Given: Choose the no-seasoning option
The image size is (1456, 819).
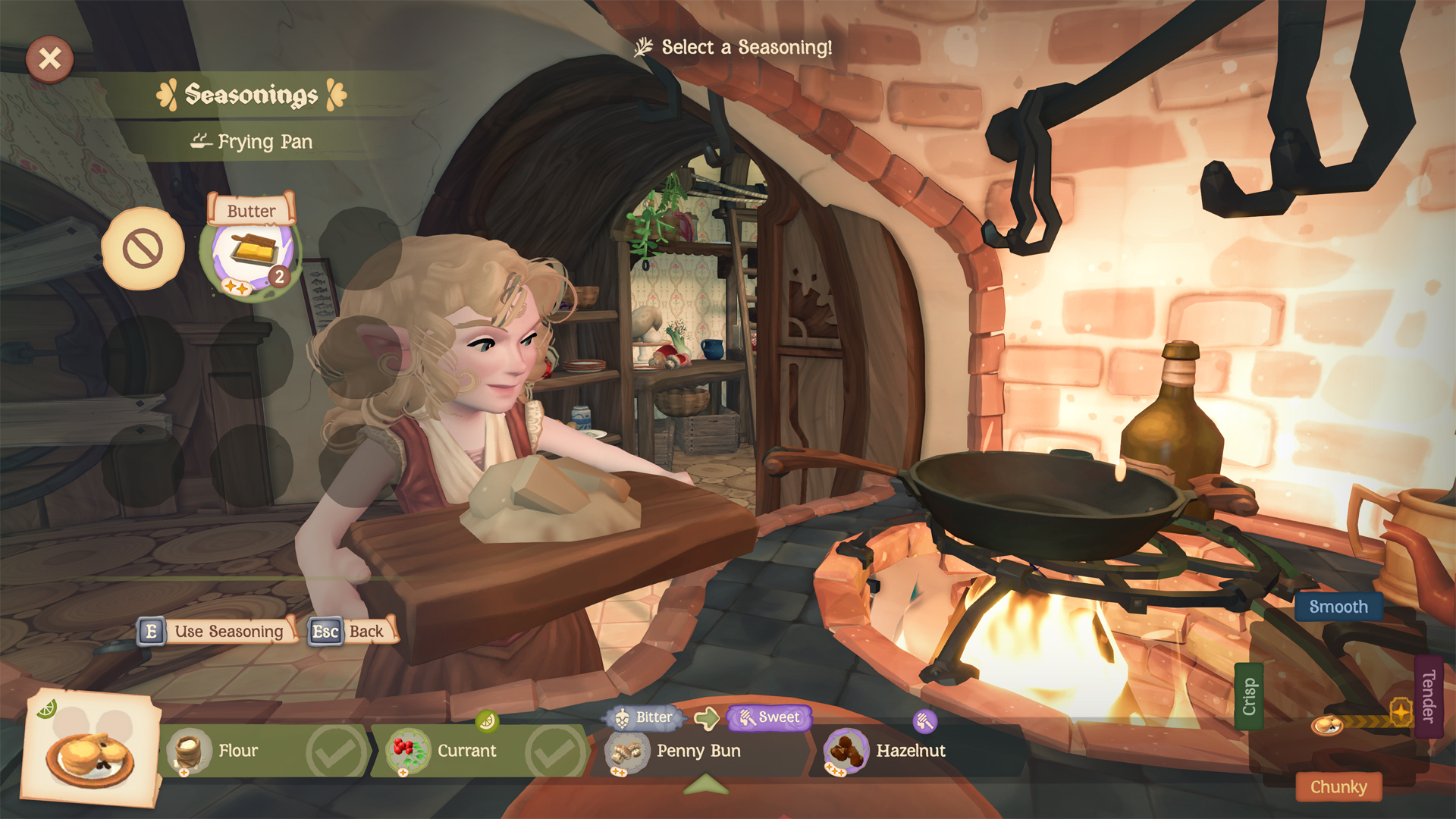Looking at the screenshot, I should point(143,249).
